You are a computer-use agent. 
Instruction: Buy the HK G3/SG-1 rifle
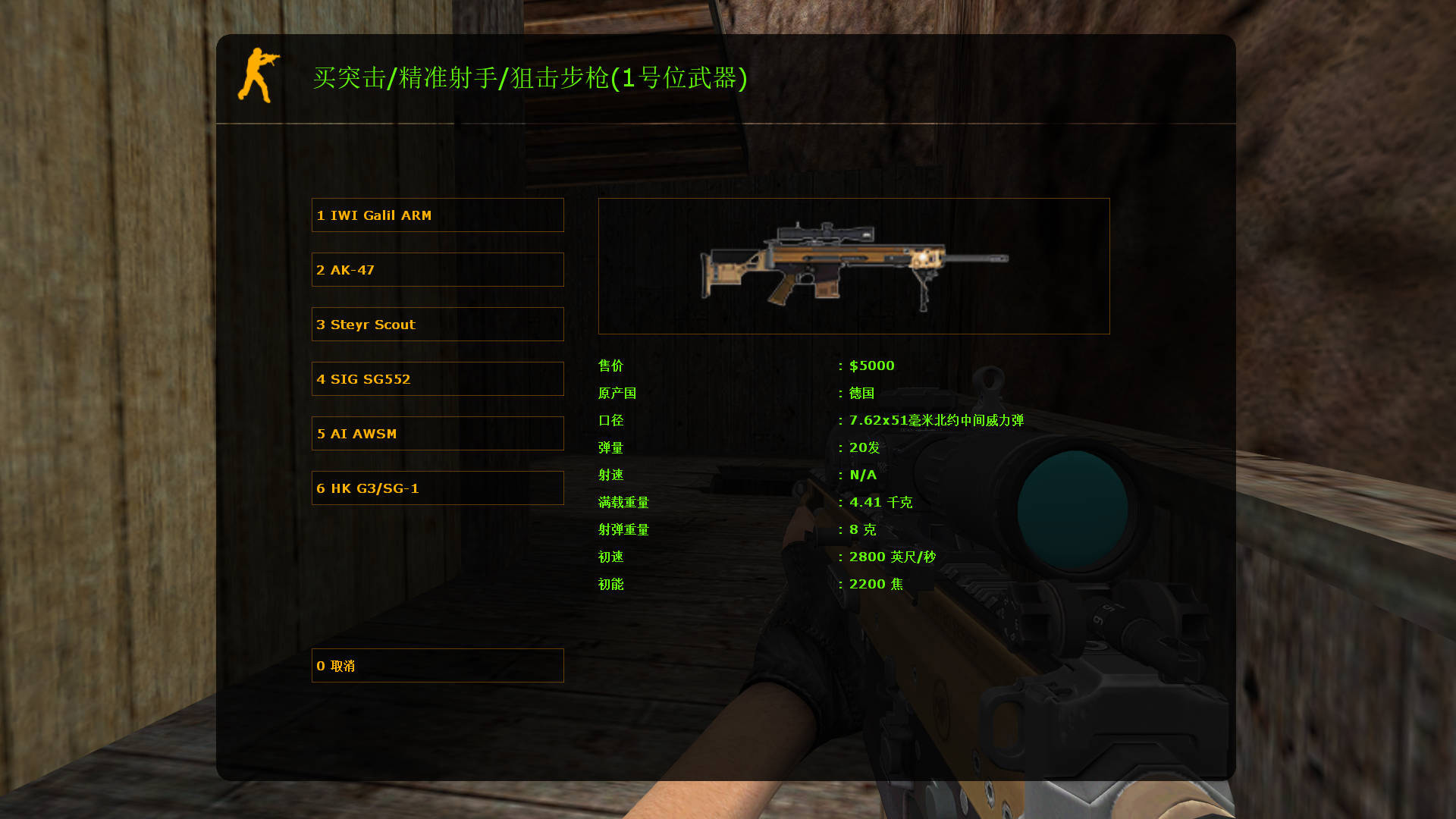[x=438, y=488]
